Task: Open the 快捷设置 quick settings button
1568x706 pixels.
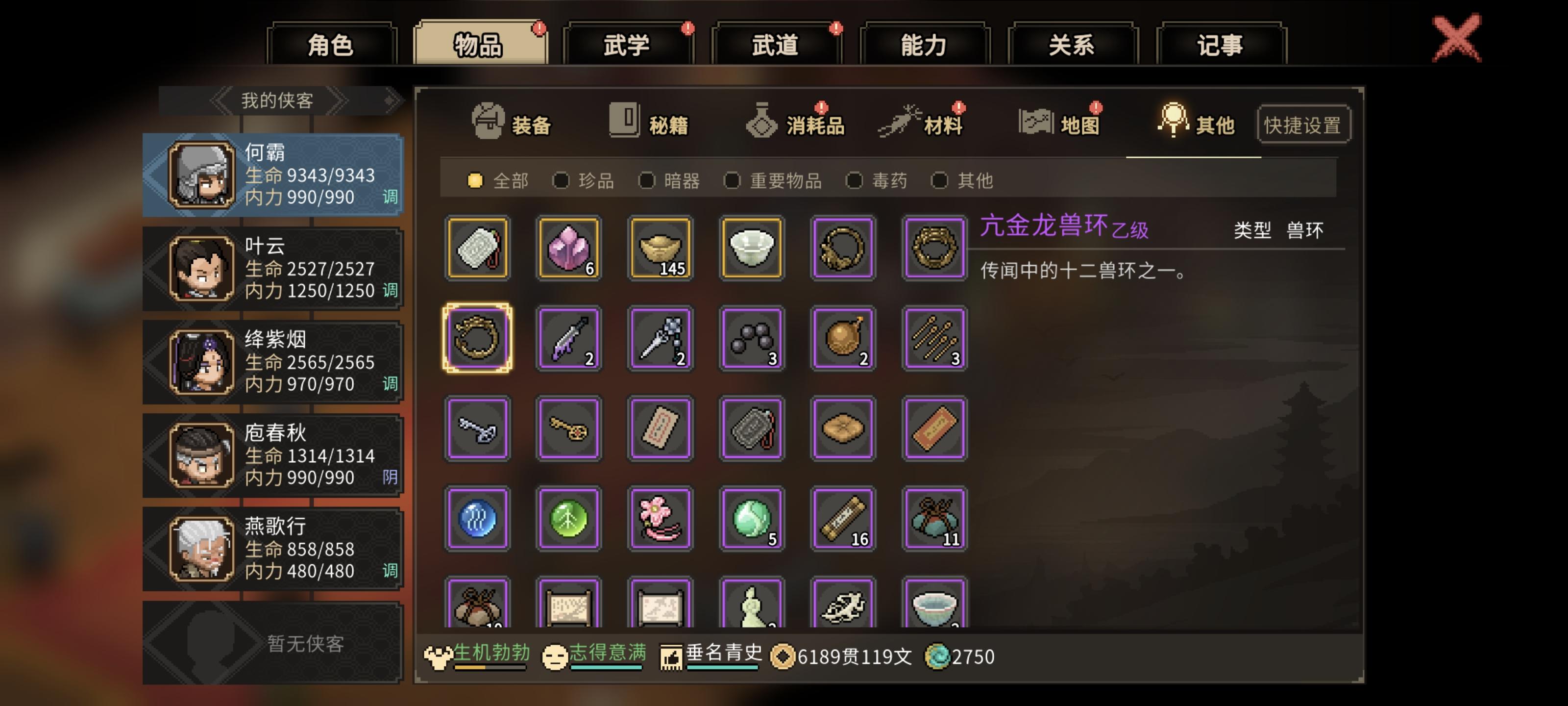Action: coord(1303,124)
